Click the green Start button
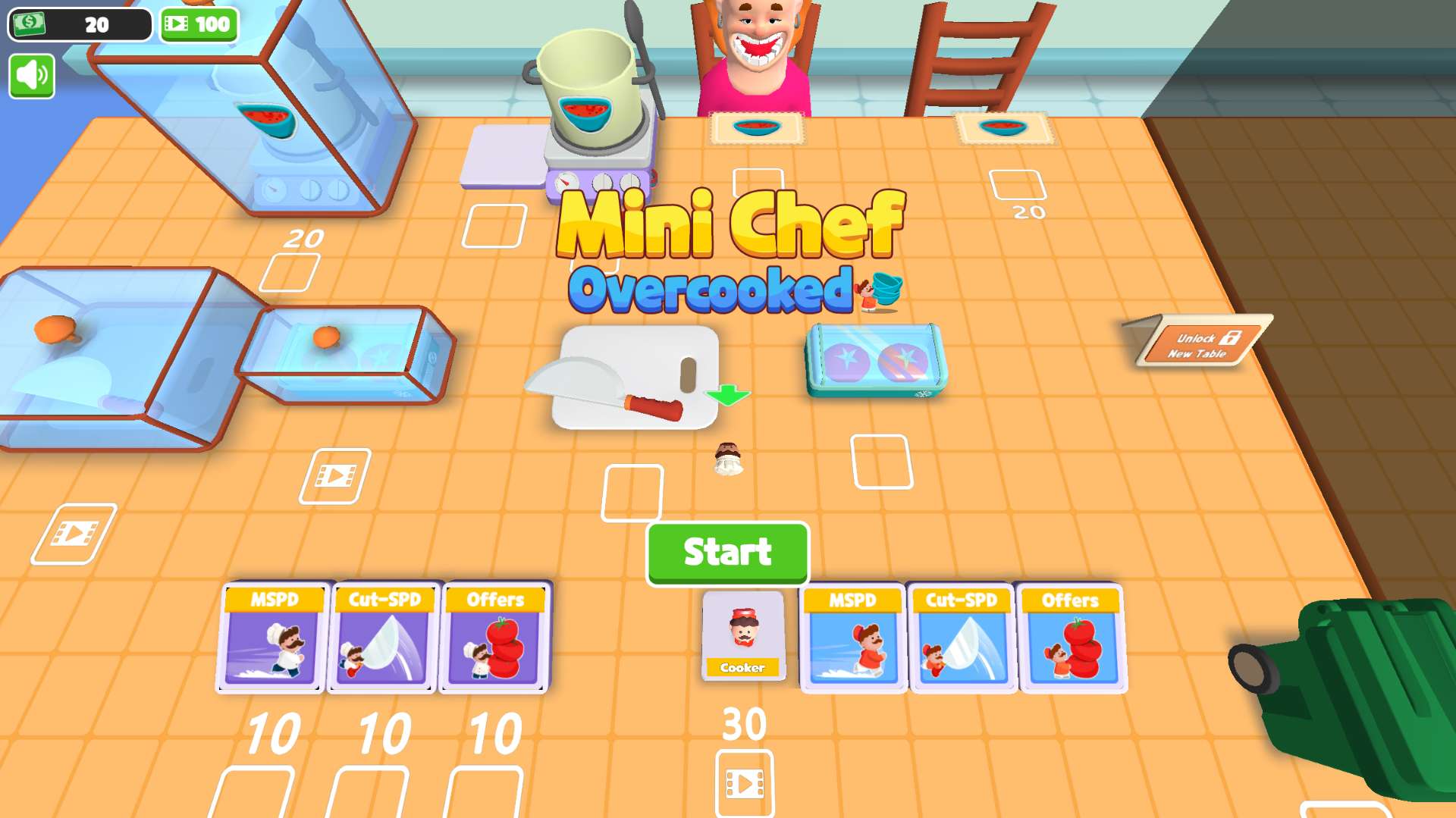 727,553
